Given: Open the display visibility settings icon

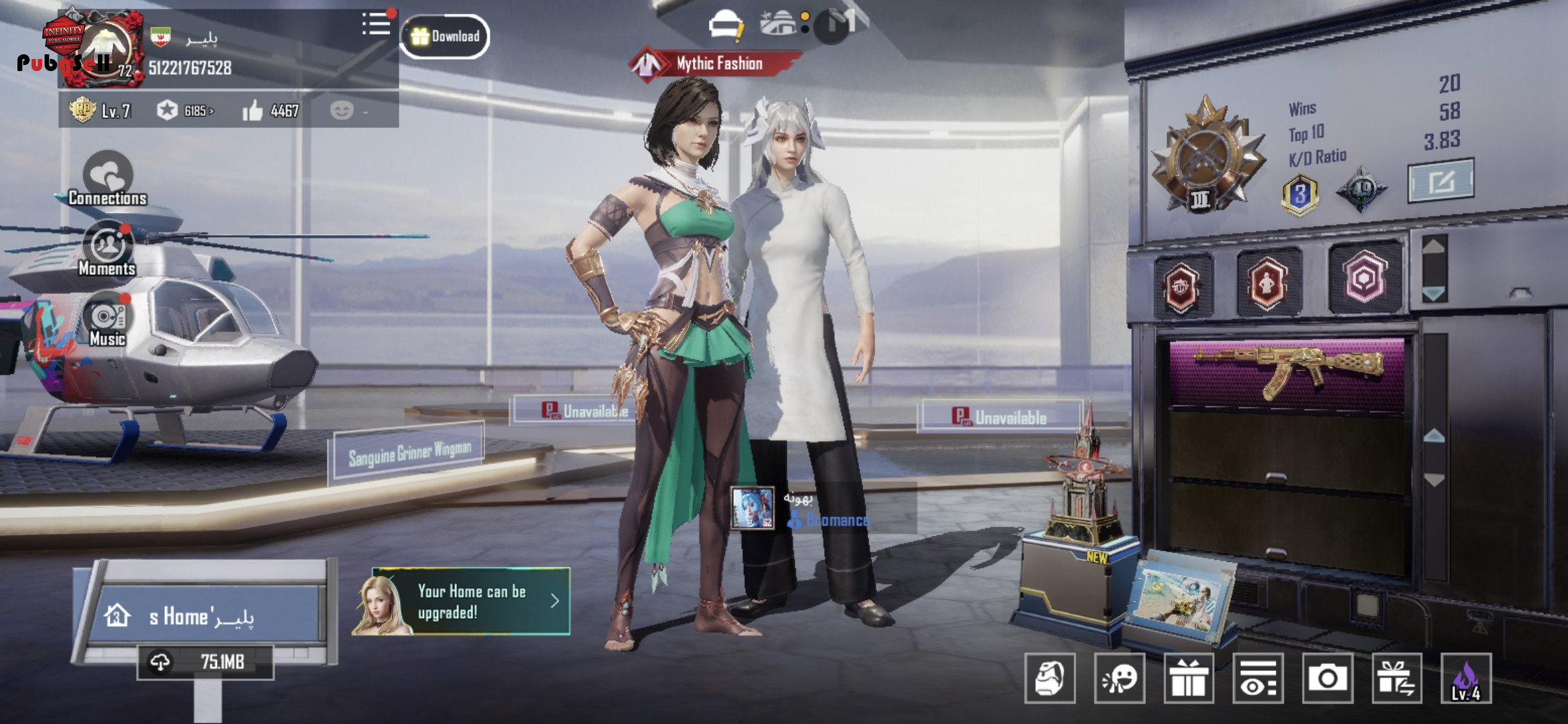Looking at the screenshot, I should pos(1258,678).
